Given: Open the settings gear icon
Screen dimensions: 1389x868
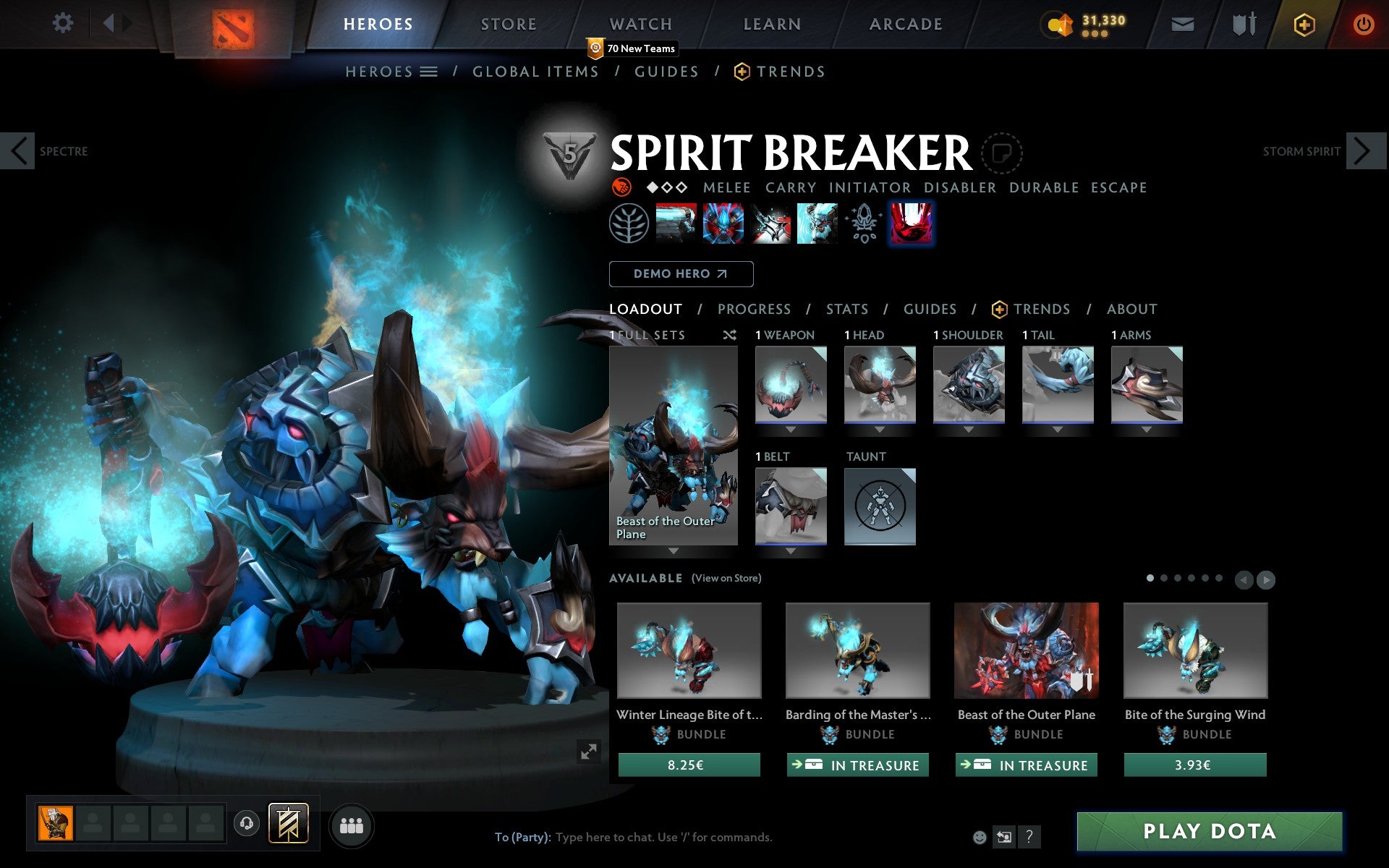Looking at the screenshot, I should coord(64,23).
